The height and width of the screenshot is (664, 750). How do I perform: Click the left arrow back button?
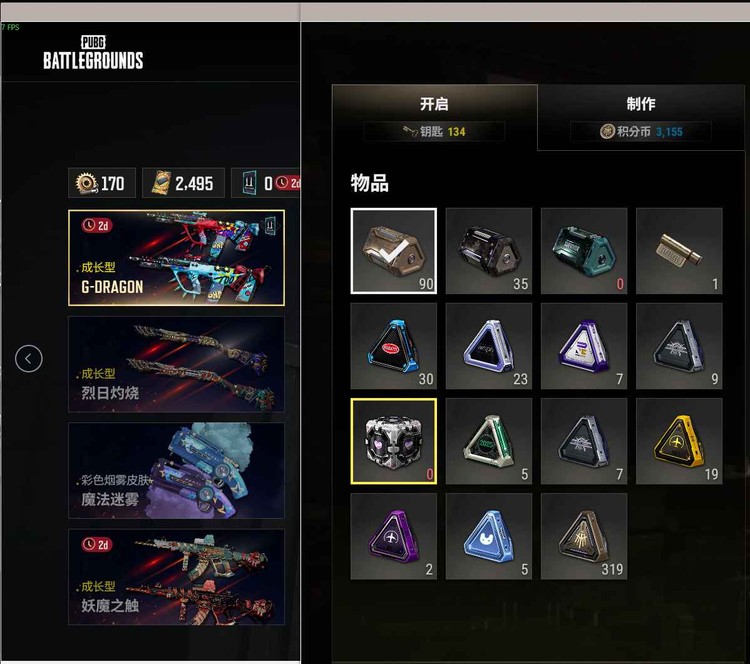pos(29,358)
